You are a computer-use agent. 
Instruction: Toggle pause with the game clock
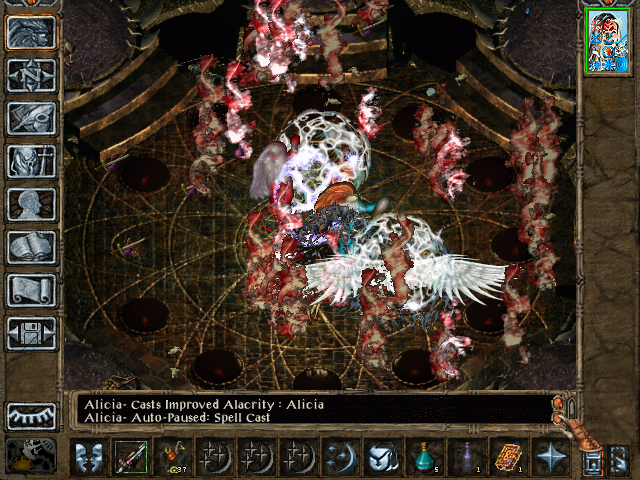coord(30,457)
